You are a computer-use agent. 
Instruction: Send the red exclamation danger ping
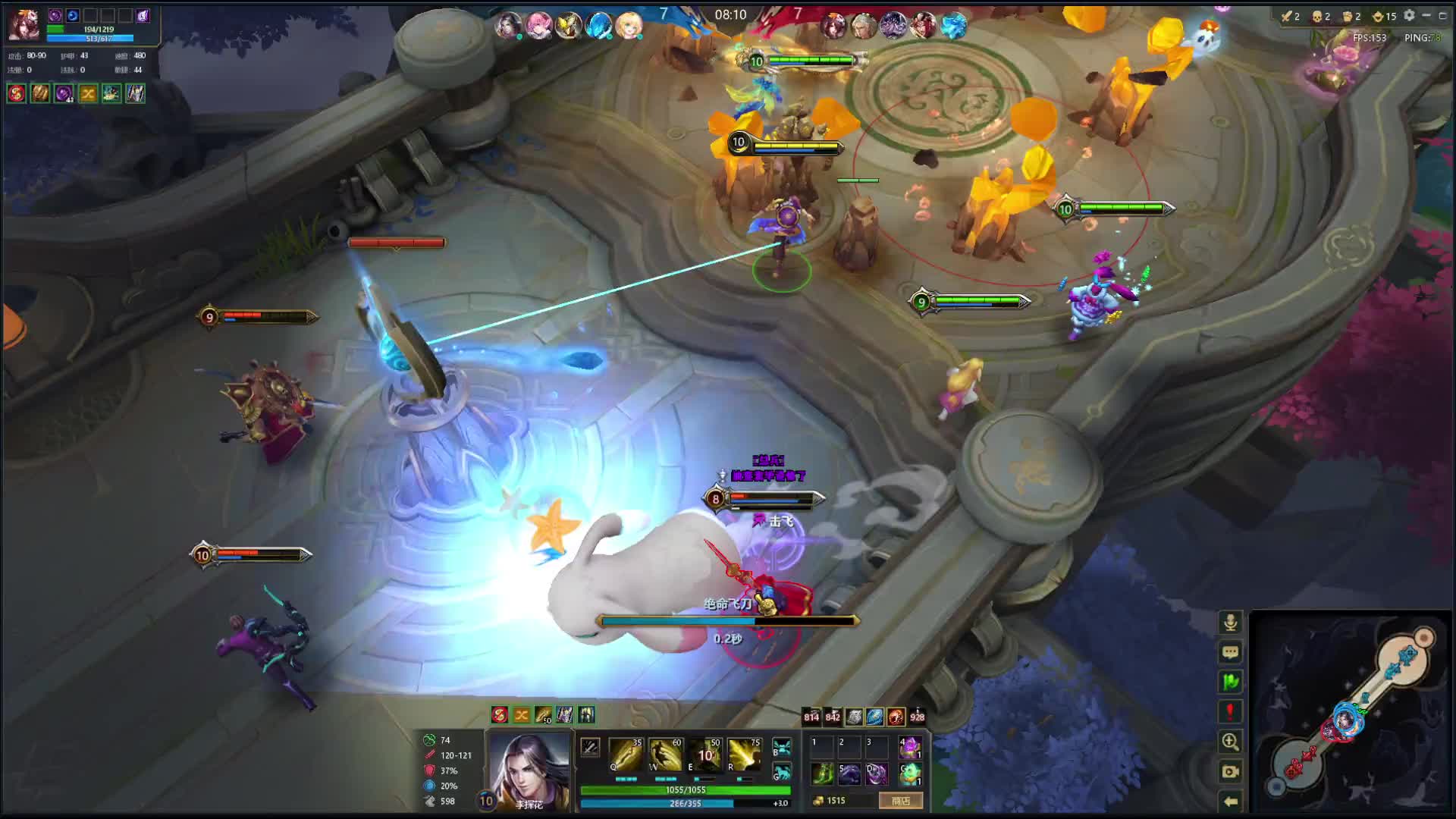click(x=1230, y=711)
